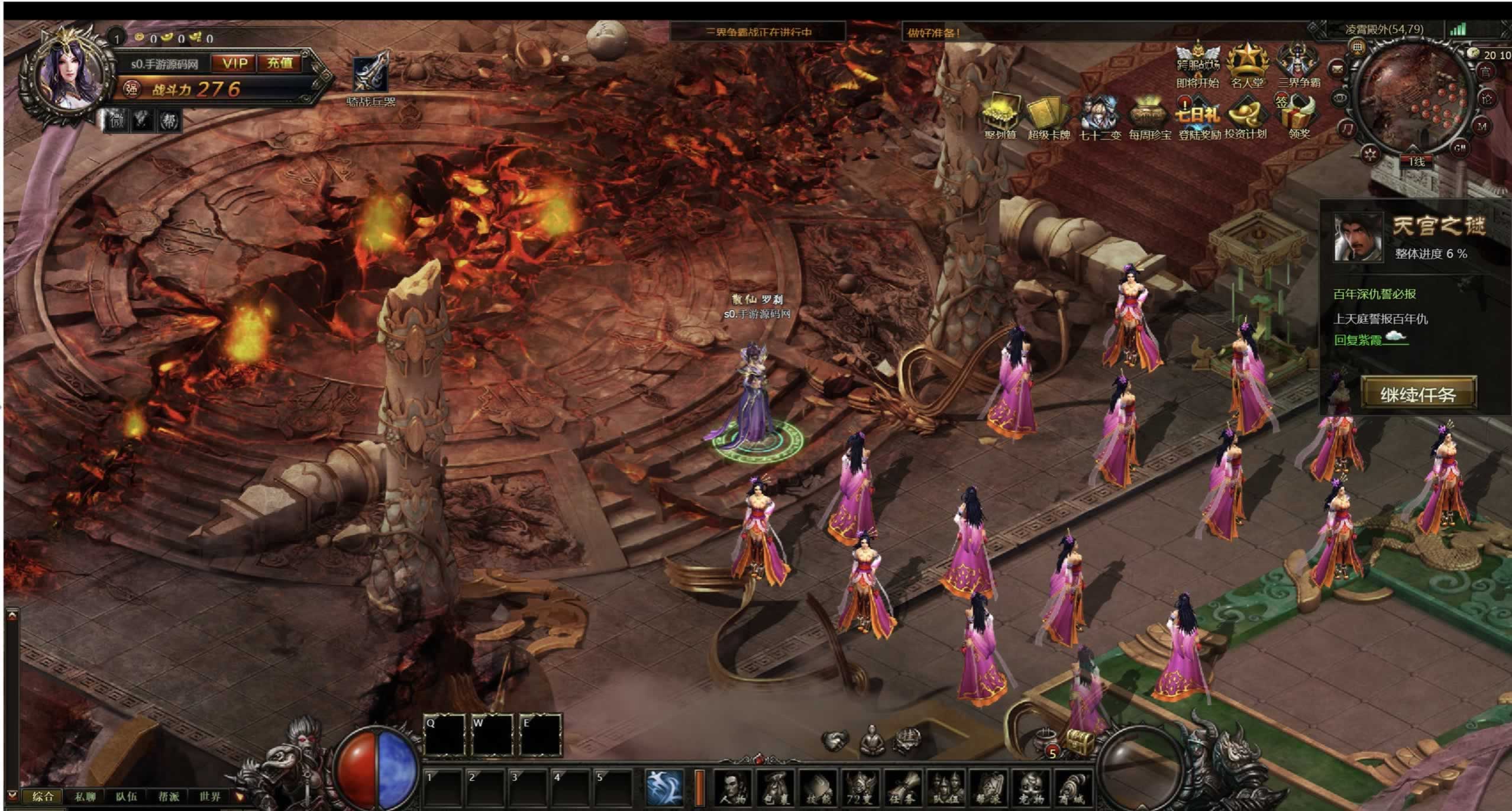Open the 人物 character panel

click(x=734, y=788)
